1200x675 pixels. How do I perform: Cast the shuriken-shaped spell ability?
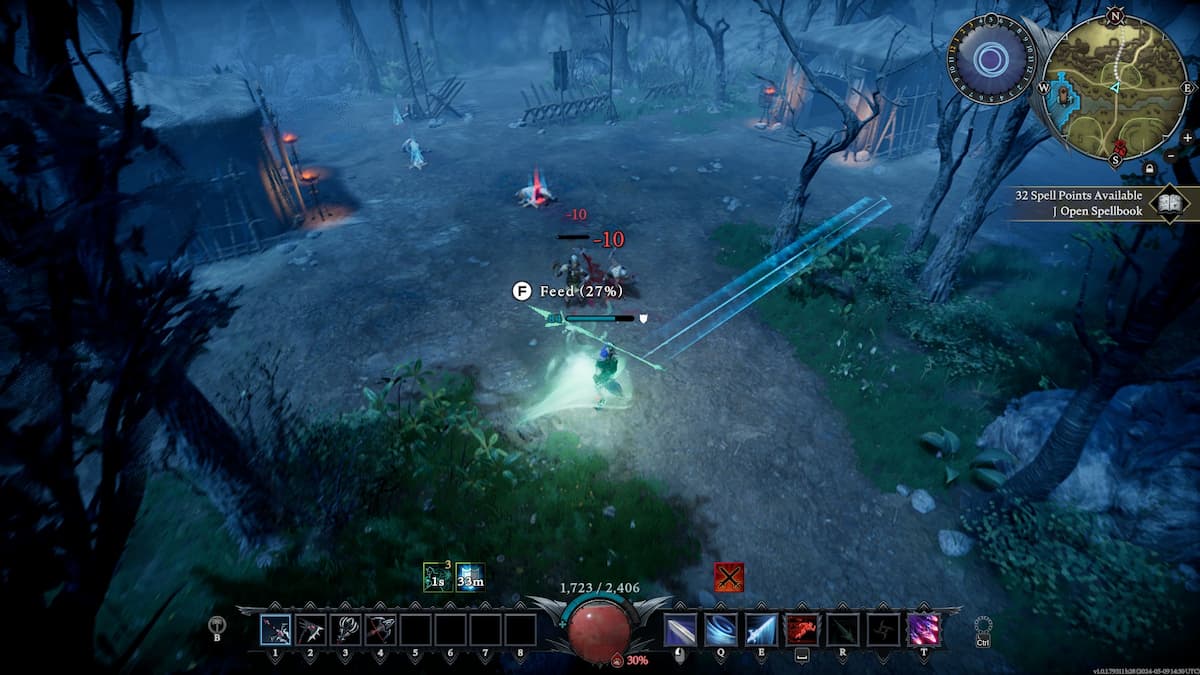(881, 630)
